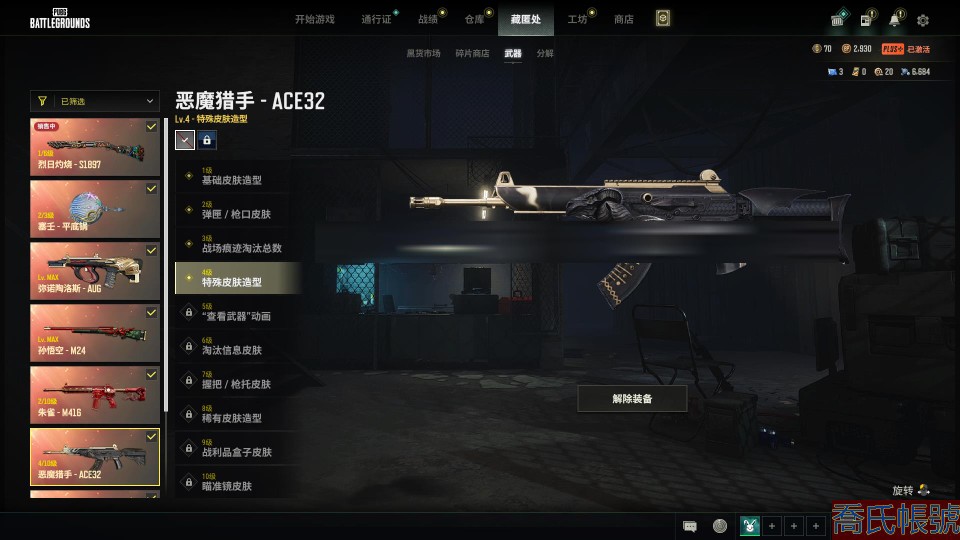Open the 开始游戏 menu
This screenshot has height=540, width=960.
tap(314, 19)
